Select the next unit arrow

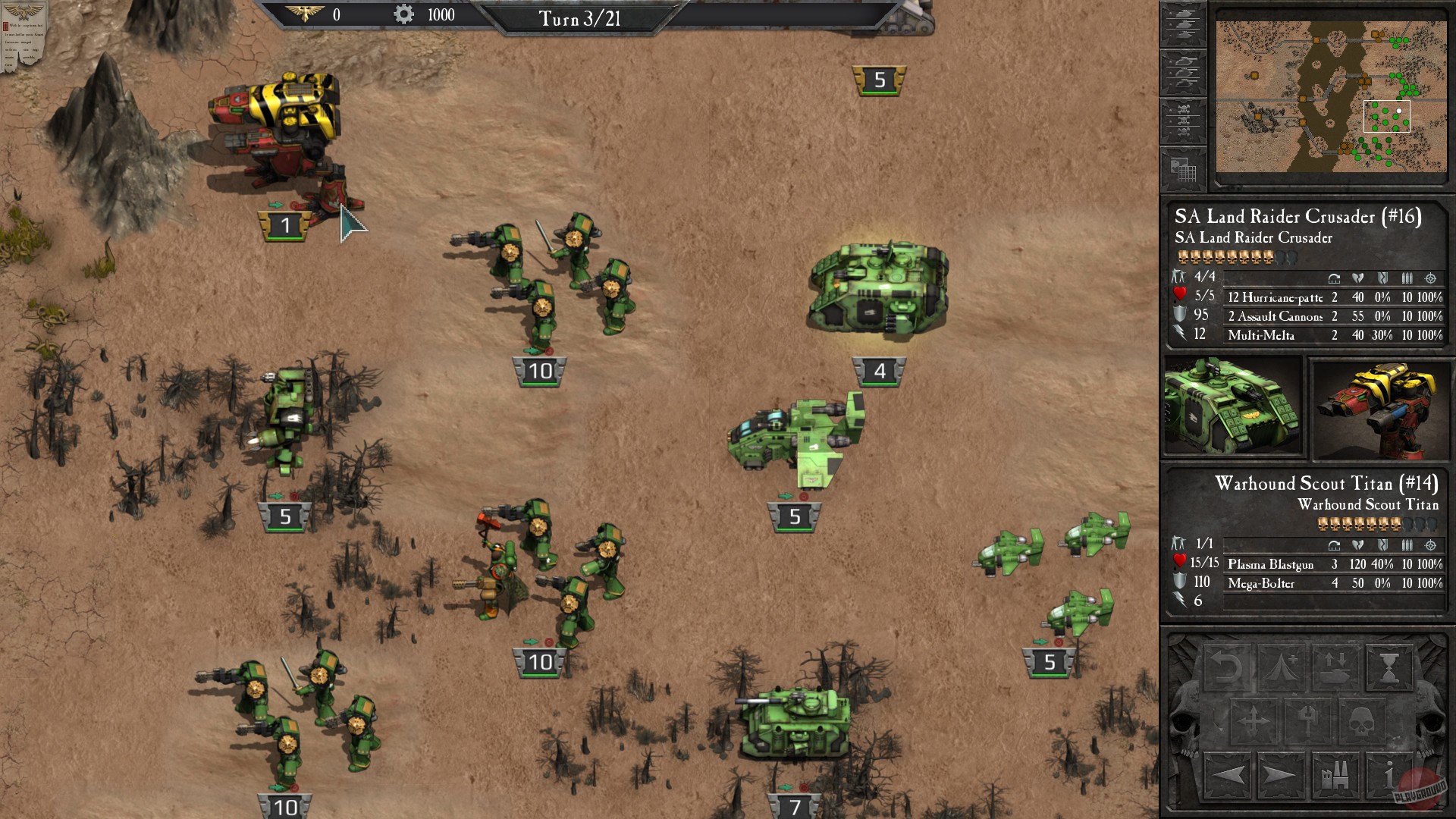(1279, 776)
